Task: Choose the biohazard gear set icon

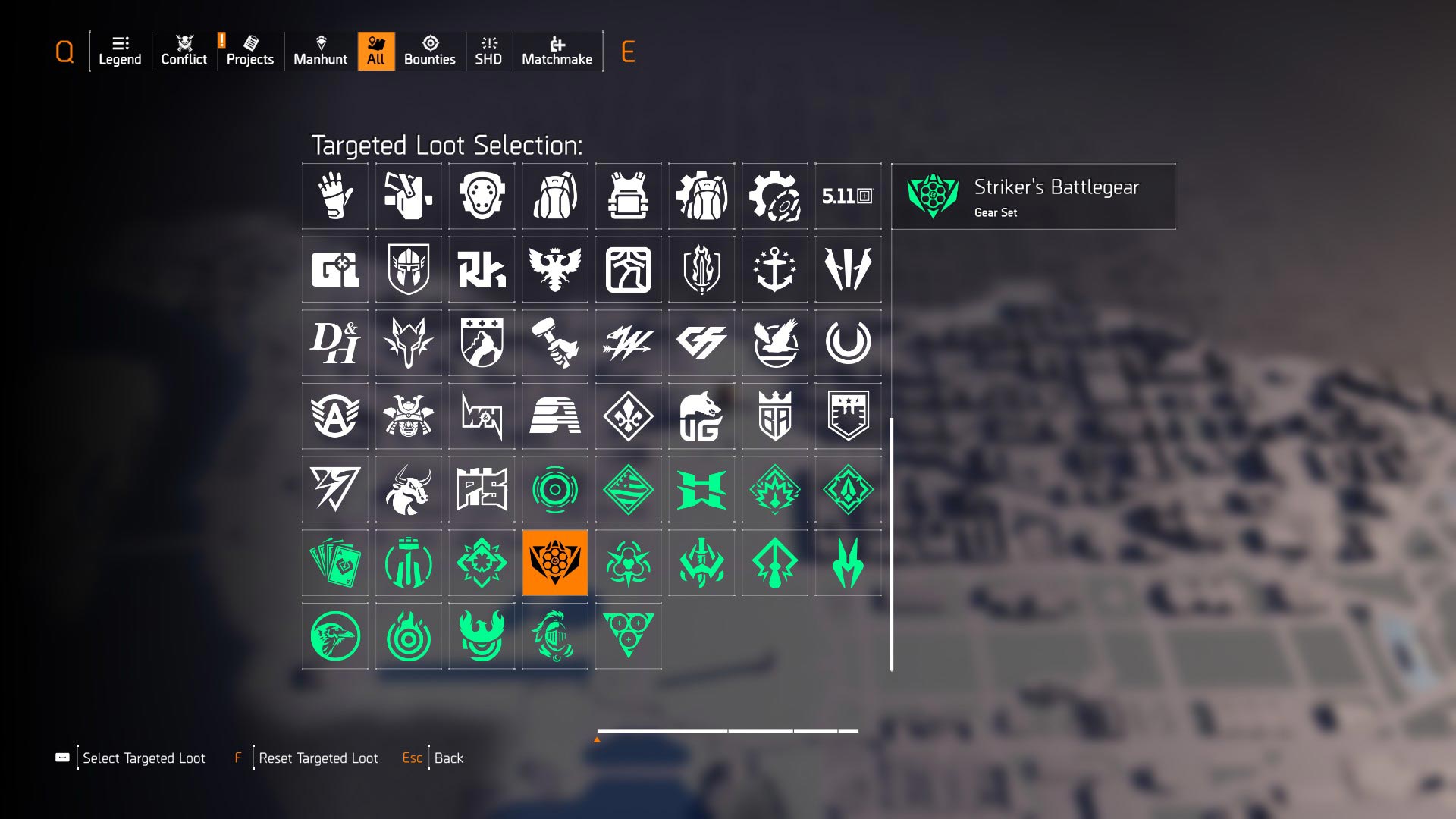Action: [x=628, y=563]
